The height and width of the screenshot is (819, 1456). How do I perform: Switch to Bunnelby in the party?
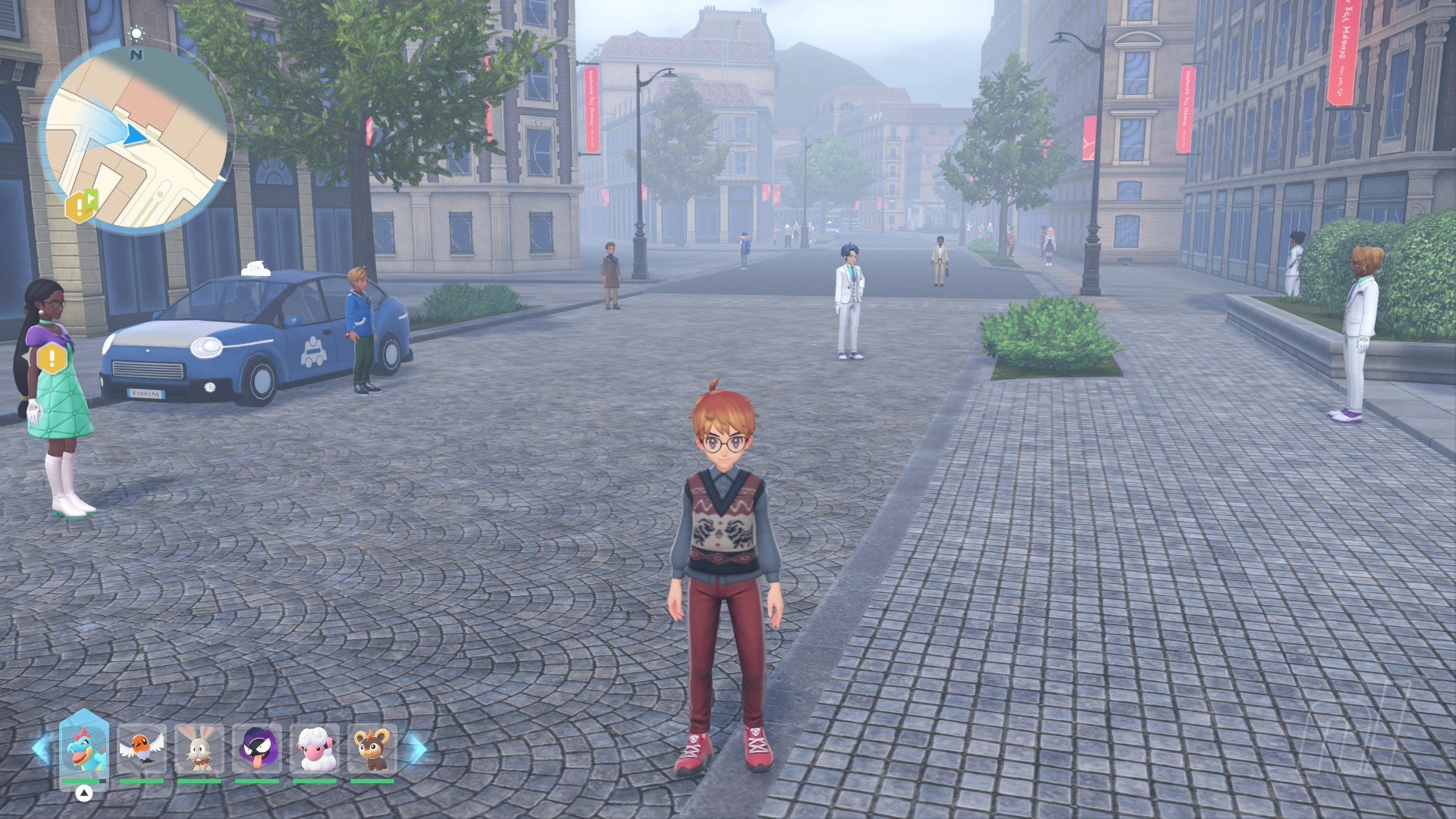click(199, 748)
